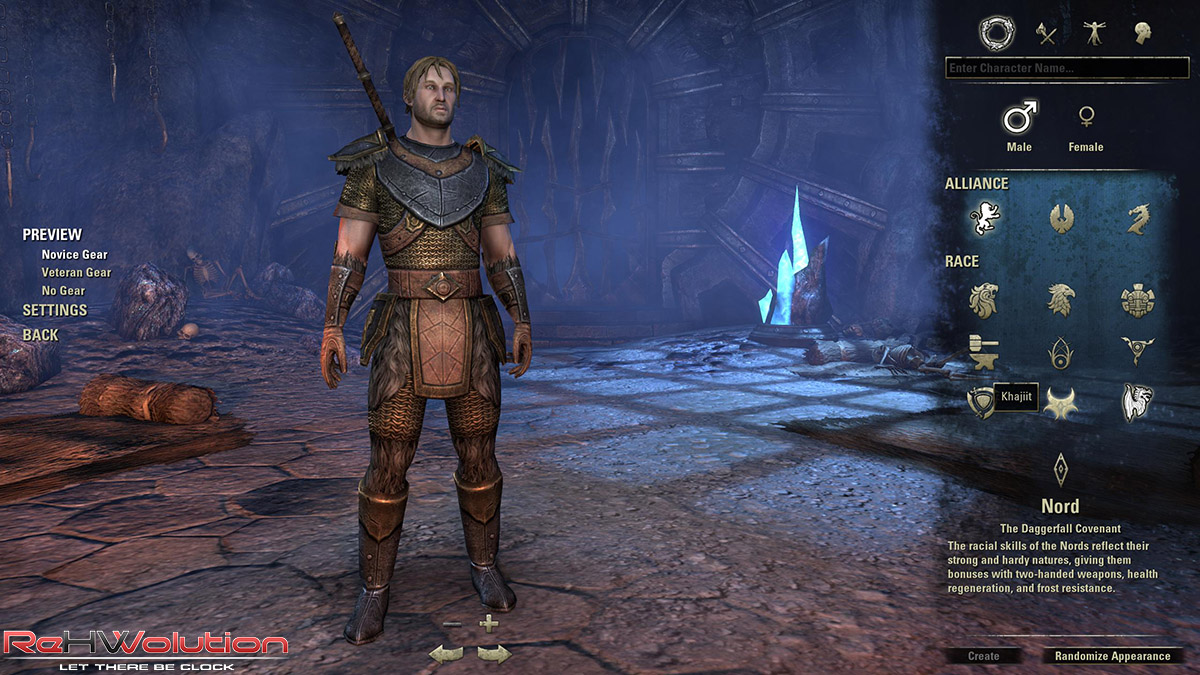
Task: Show the character with No Gear
Action: click(64, 290)
